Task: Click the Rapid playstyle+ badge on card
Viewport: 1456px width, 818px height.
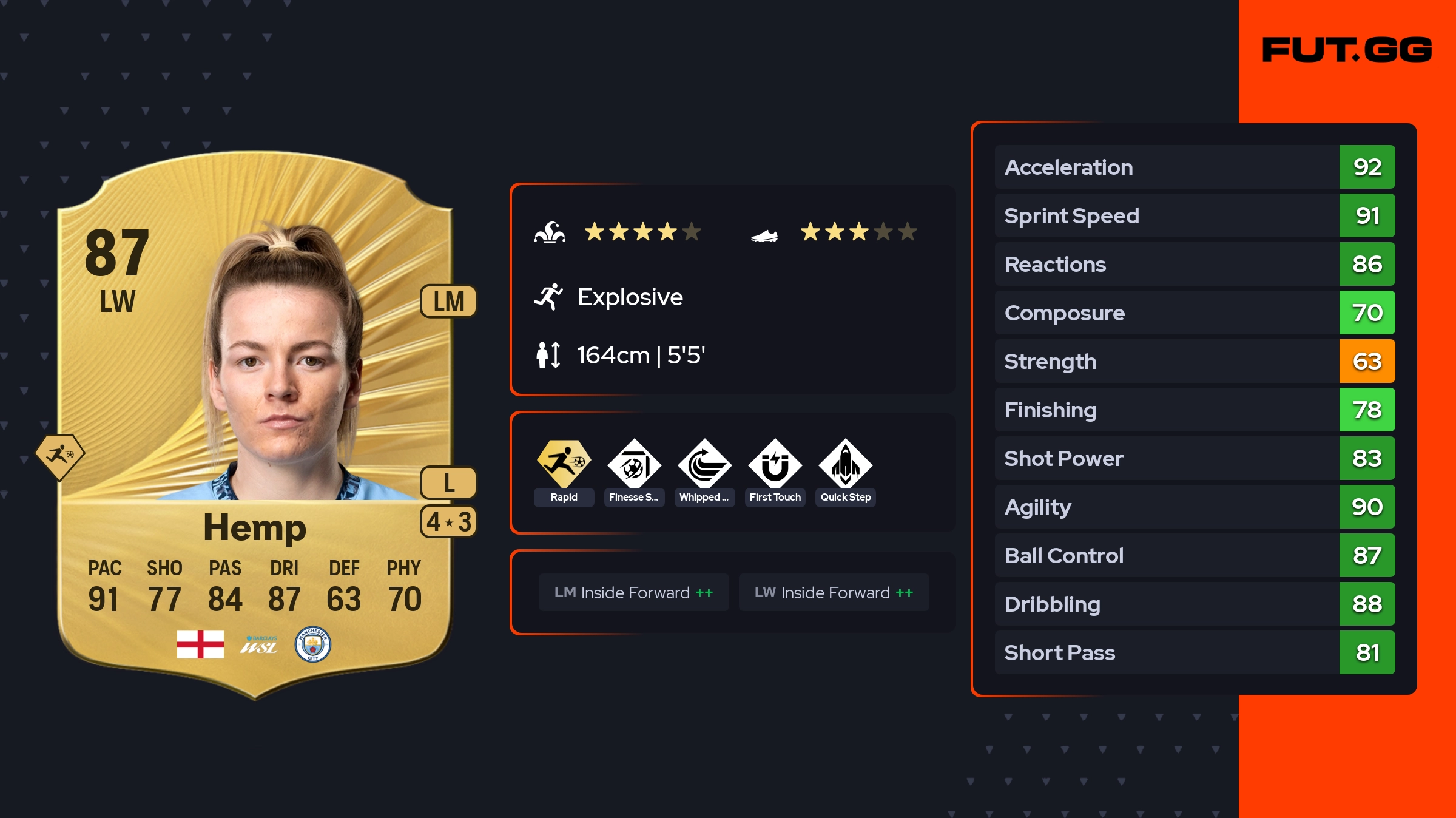Action: (x=59, y=456)
